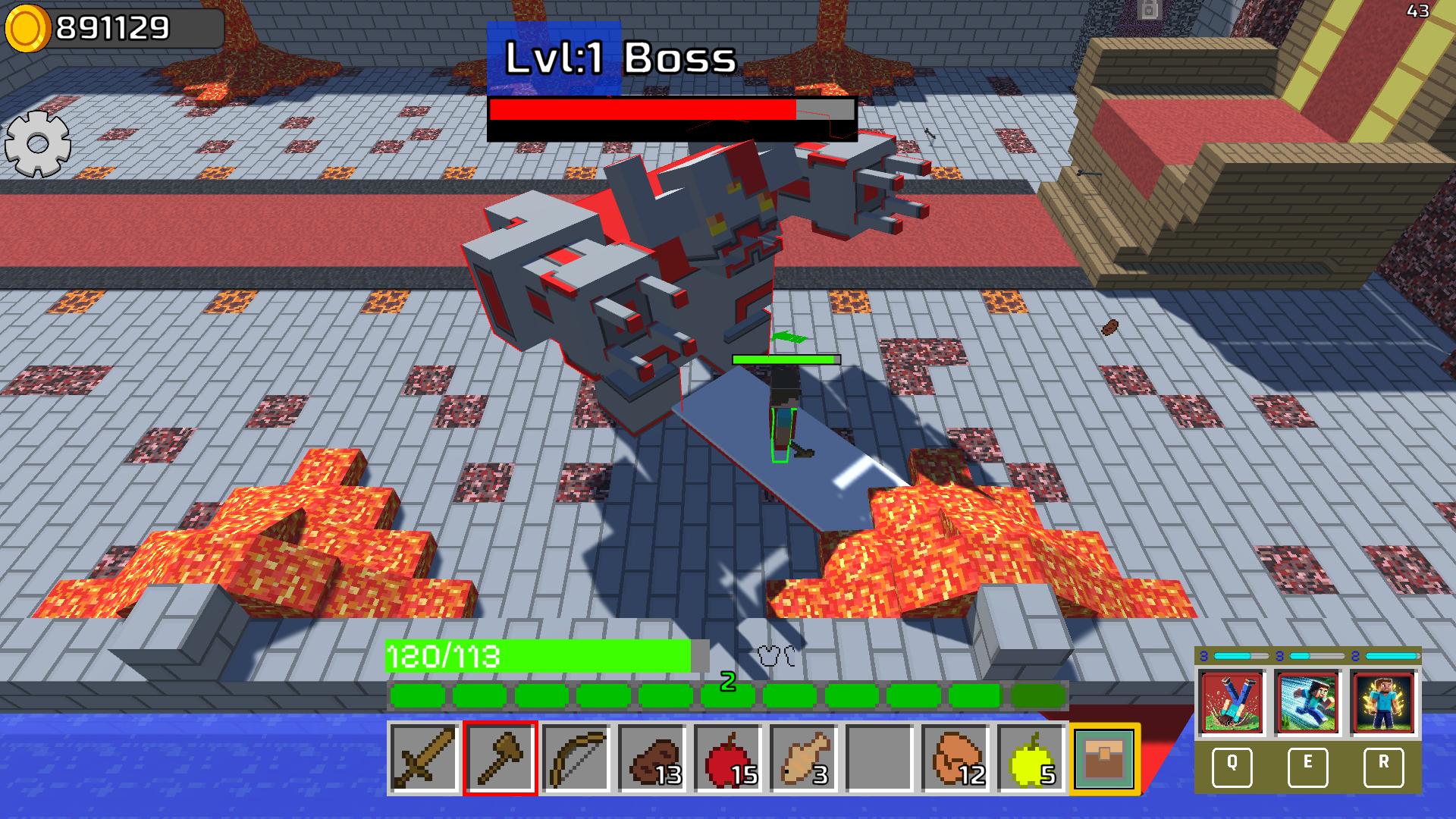Click the boss health bar
The height and width of the screenshot is (819, 1456).
tap(671, 116)
